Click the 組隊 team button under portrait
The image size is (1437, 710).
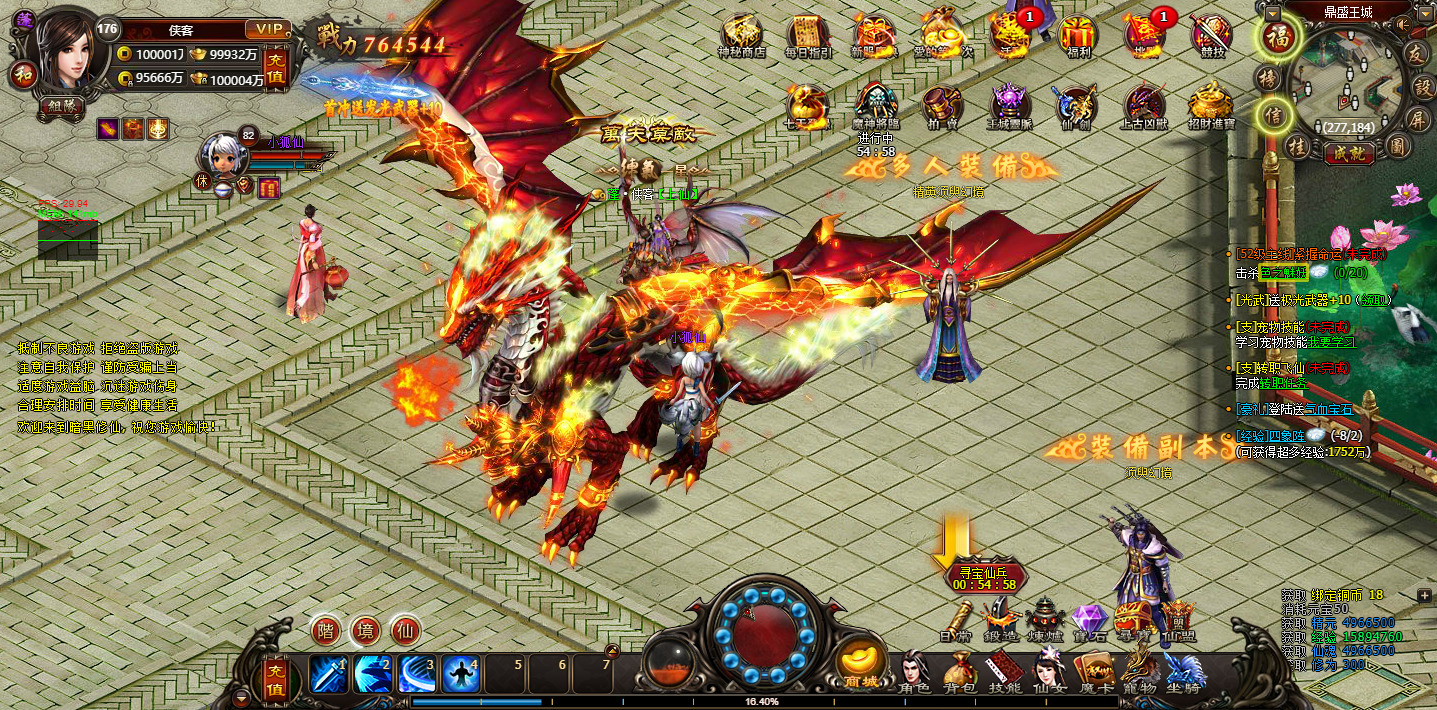point(64,105)
